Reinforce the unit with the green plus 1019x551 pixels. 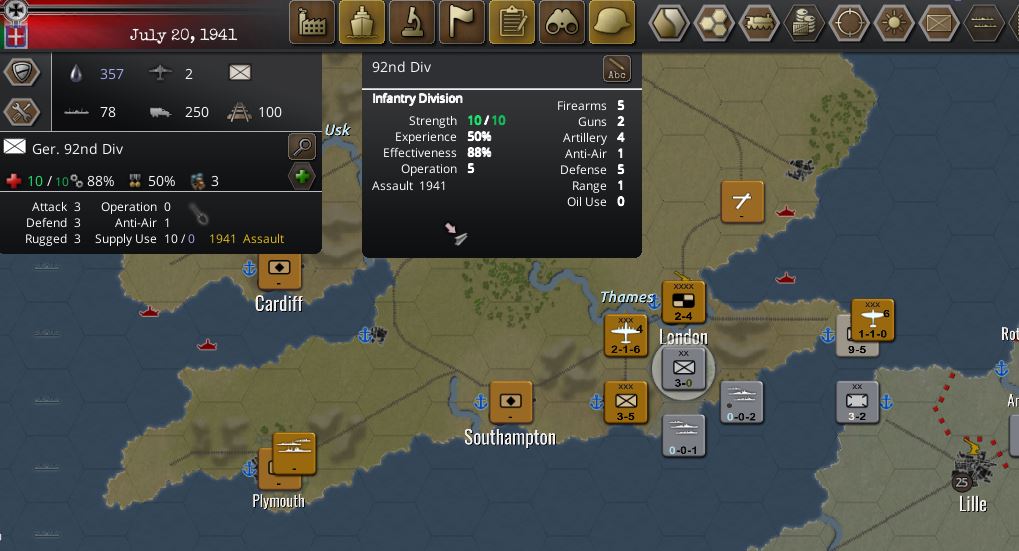pos(301,178)
